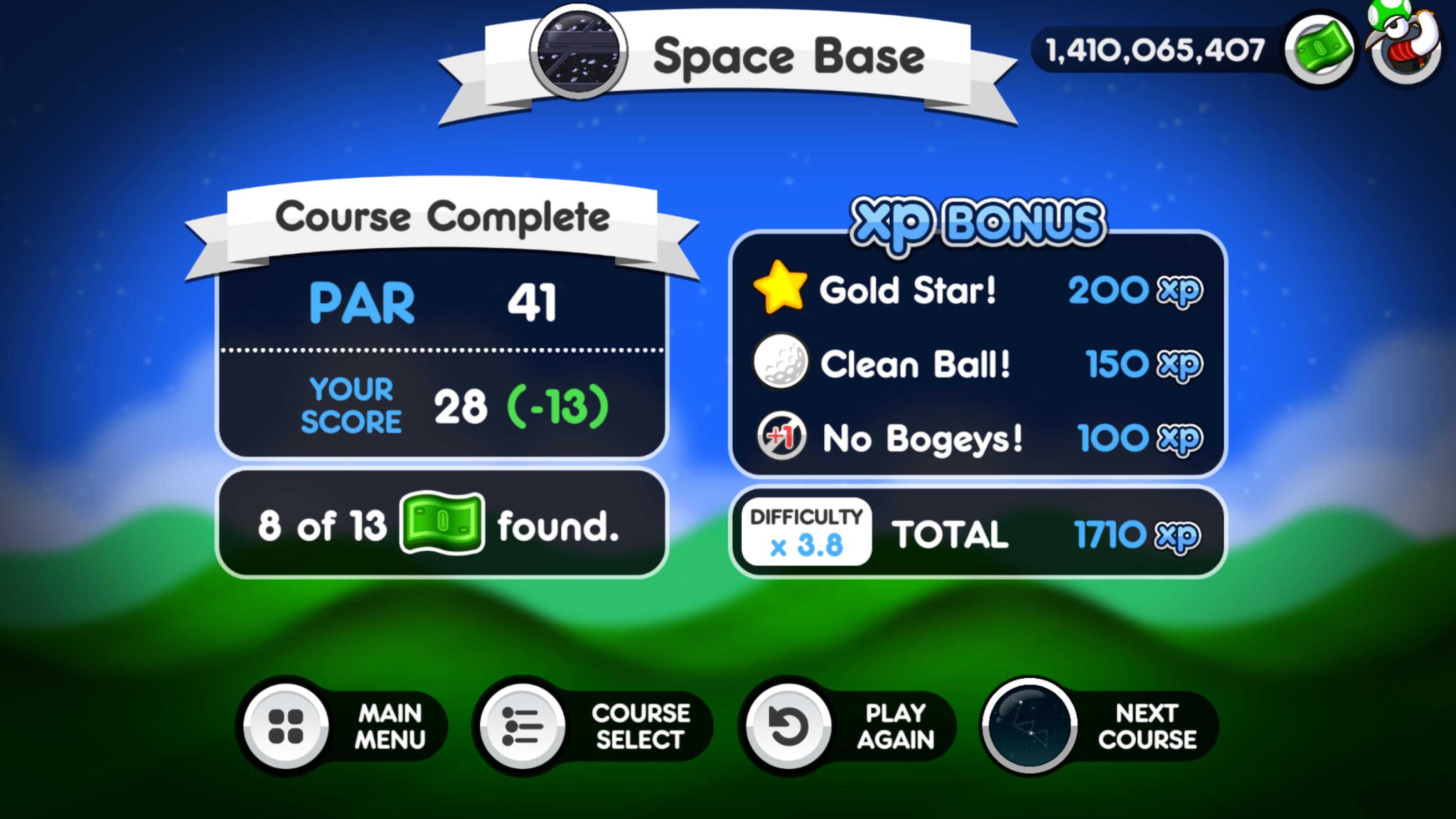Continue to the Next Course
Screen dimensions: 1456x819
1030,726
